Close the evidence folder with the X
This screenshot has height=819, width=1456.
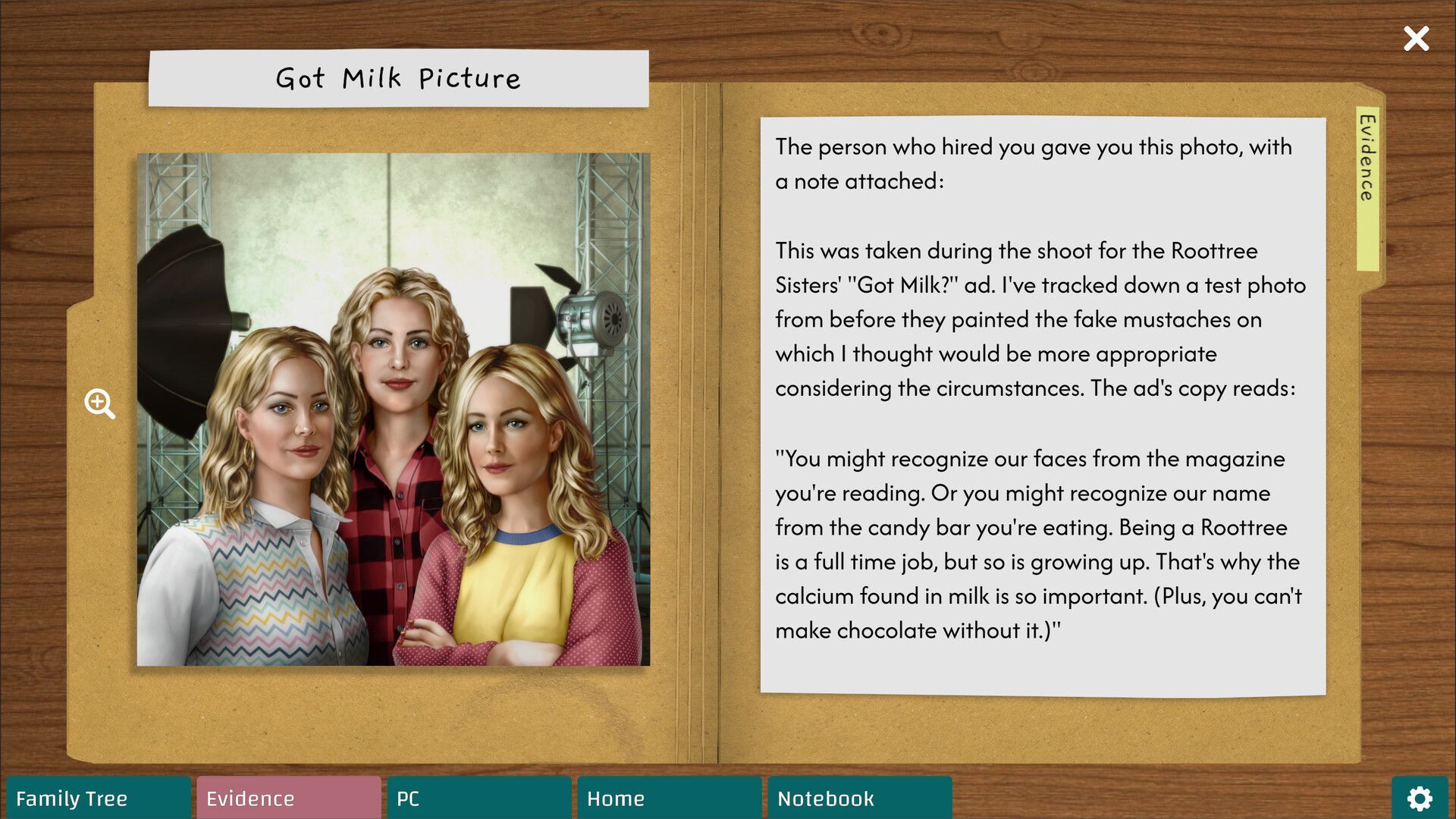1416,39
